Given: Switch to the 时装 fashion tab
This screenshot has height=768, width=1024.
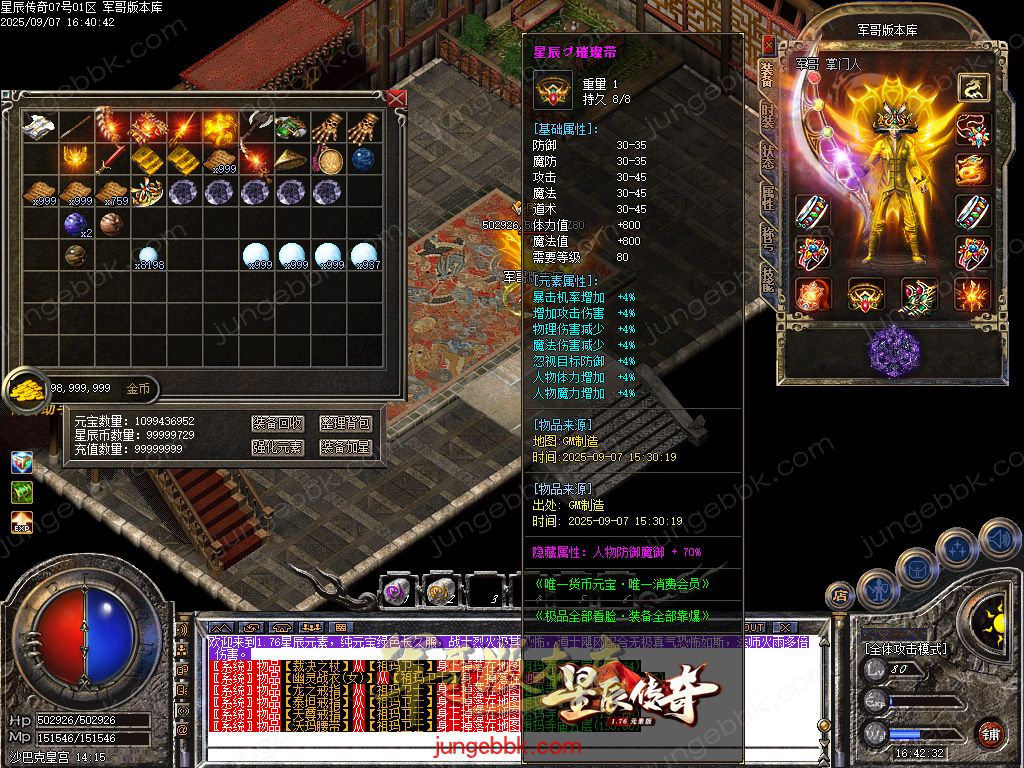Looking at the screenshot, I should (x=767, y=115).
